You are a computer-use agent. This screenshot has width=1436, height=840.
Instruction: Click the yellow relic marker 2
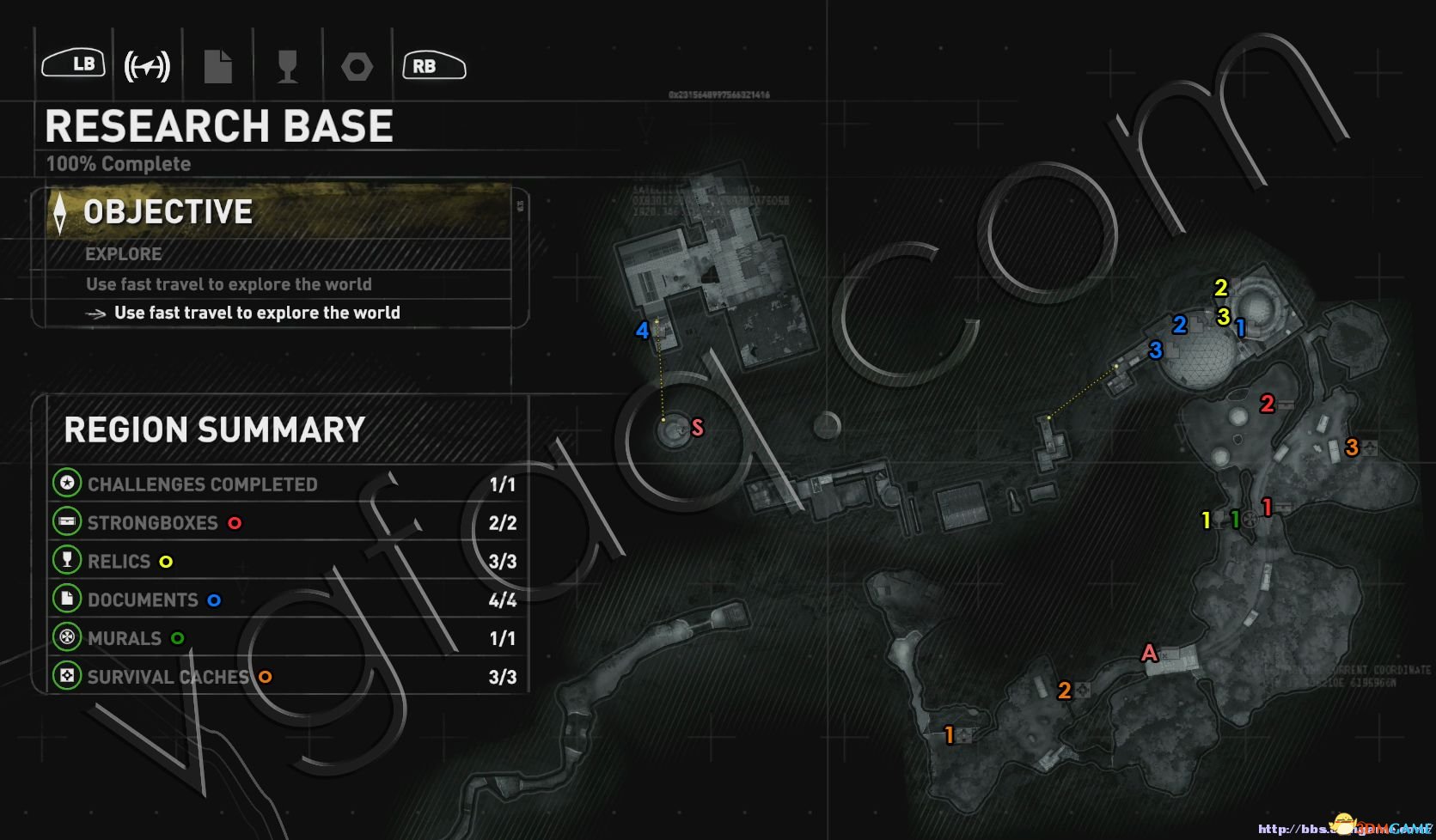coord(1221,288)
